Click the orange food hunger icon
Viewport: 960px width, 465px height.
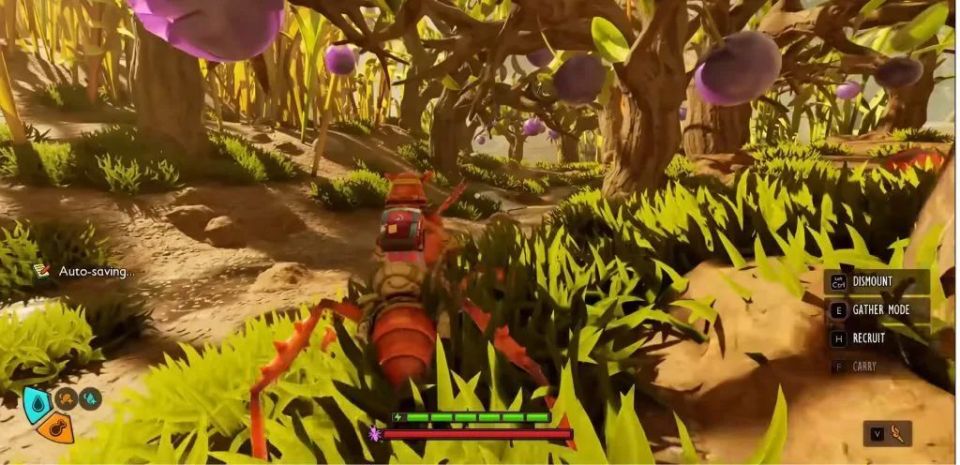click(x=56, y=428)
